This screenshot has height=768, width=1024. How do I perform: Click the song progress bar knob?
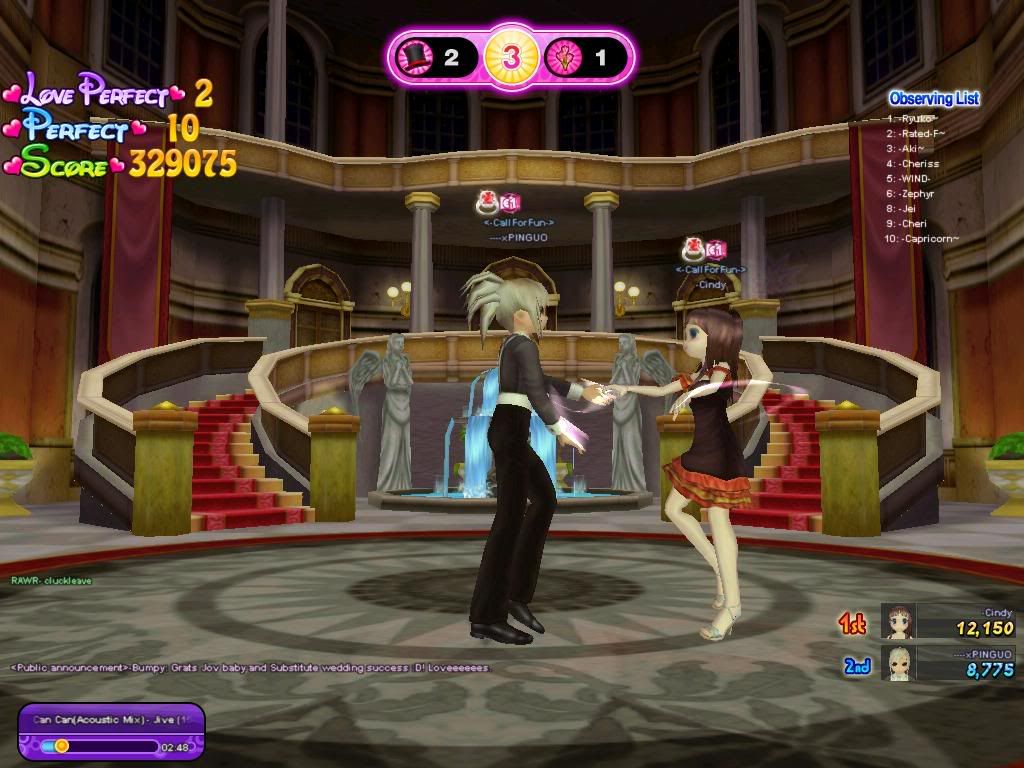pyautogui.click(x=62, y=745)
